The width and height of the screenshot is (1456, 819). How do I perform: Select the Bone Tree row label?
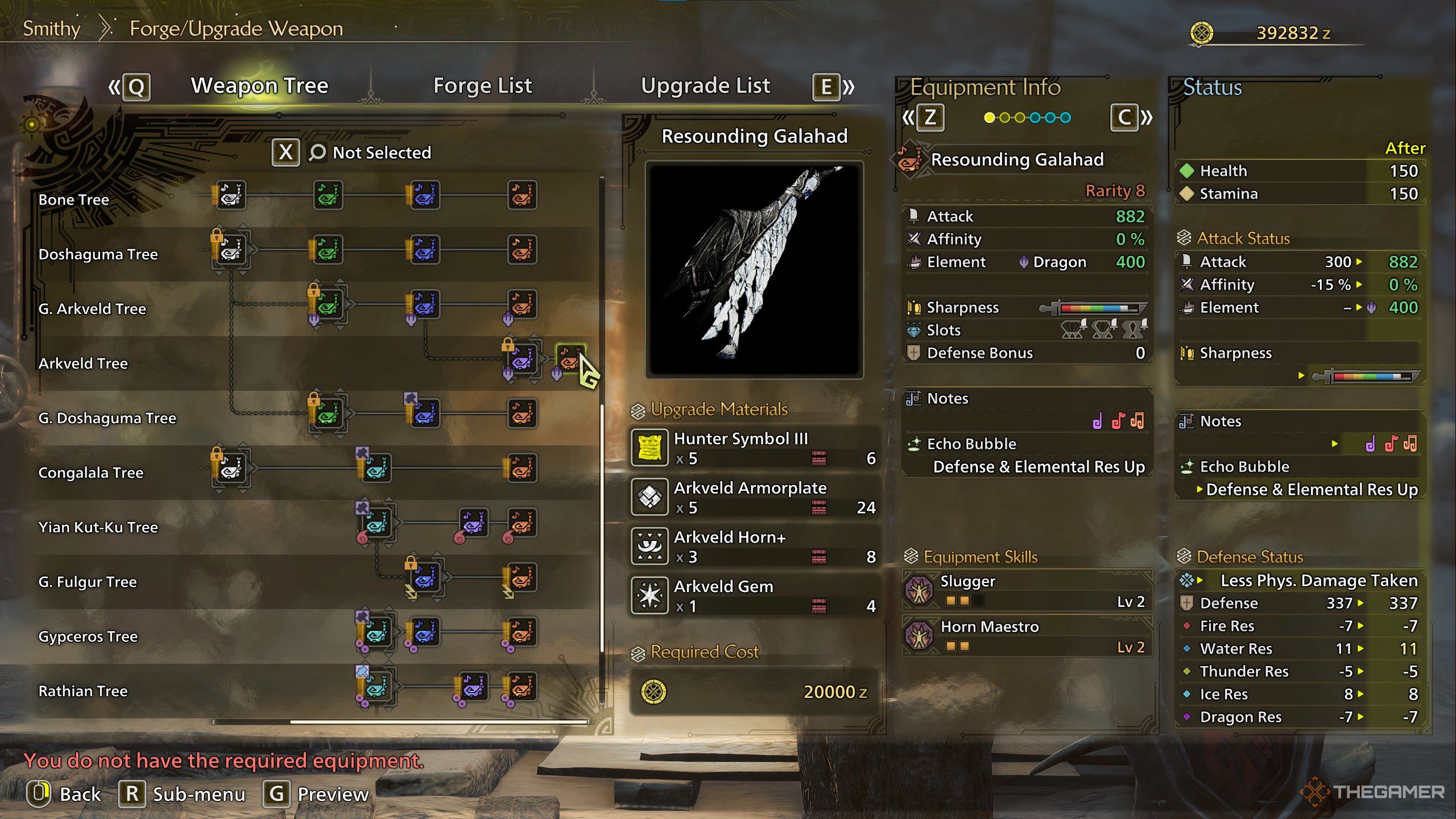pyautogui.click(x=74, y=200)
